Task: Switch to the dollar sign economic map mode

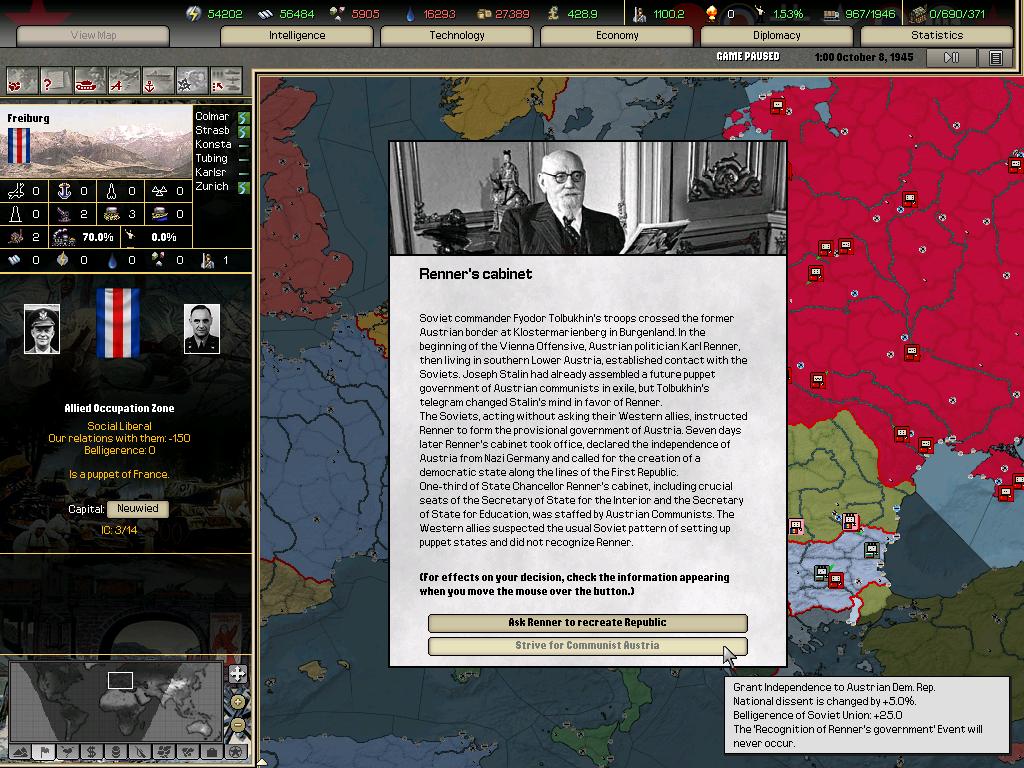Action: (x=91, y=752)
